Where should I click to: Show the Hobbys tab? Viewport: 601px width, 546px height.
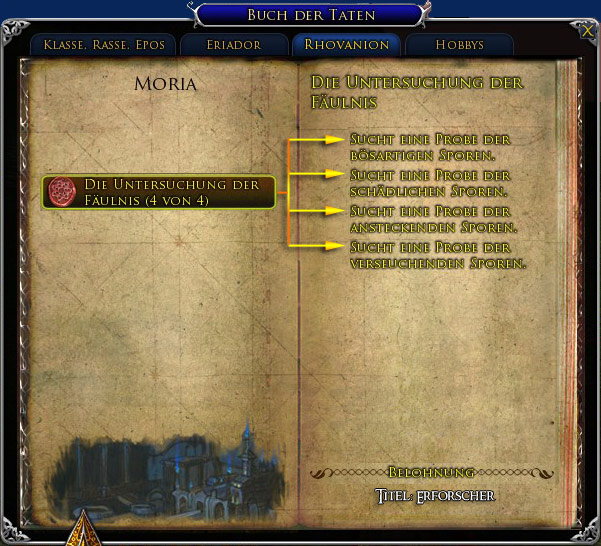(x=459, y=45)
